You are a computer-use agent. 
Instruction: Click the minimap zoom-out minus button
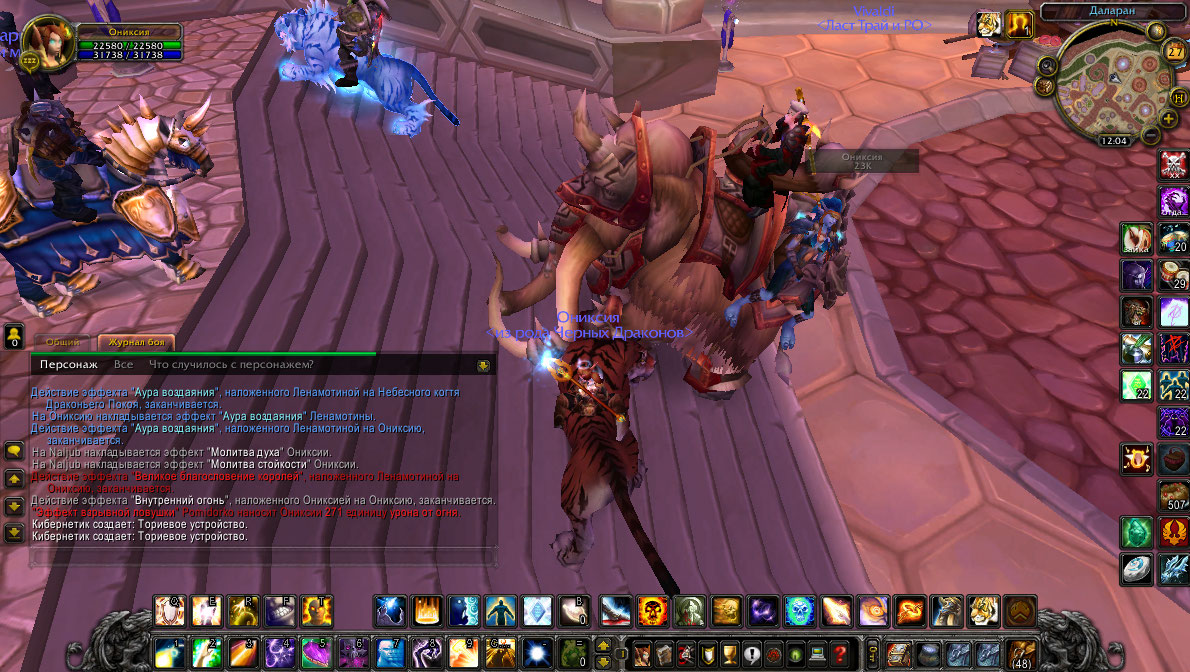pyautogui.click(x=1151, y=135)
